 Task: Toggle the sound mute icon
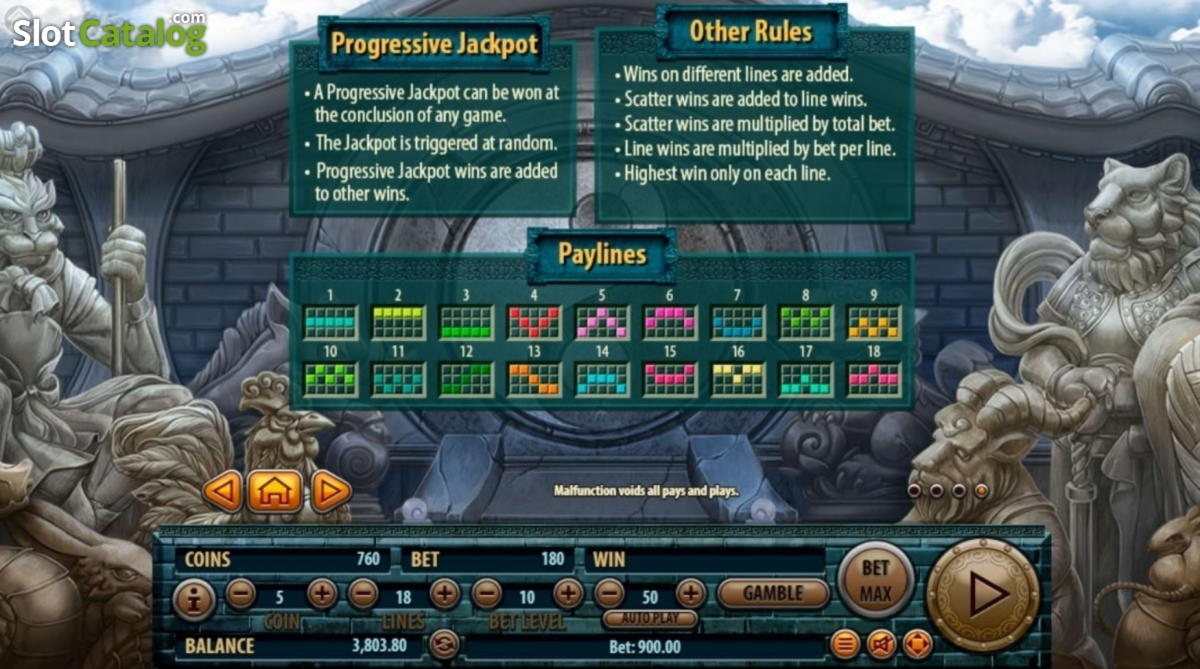881,644
